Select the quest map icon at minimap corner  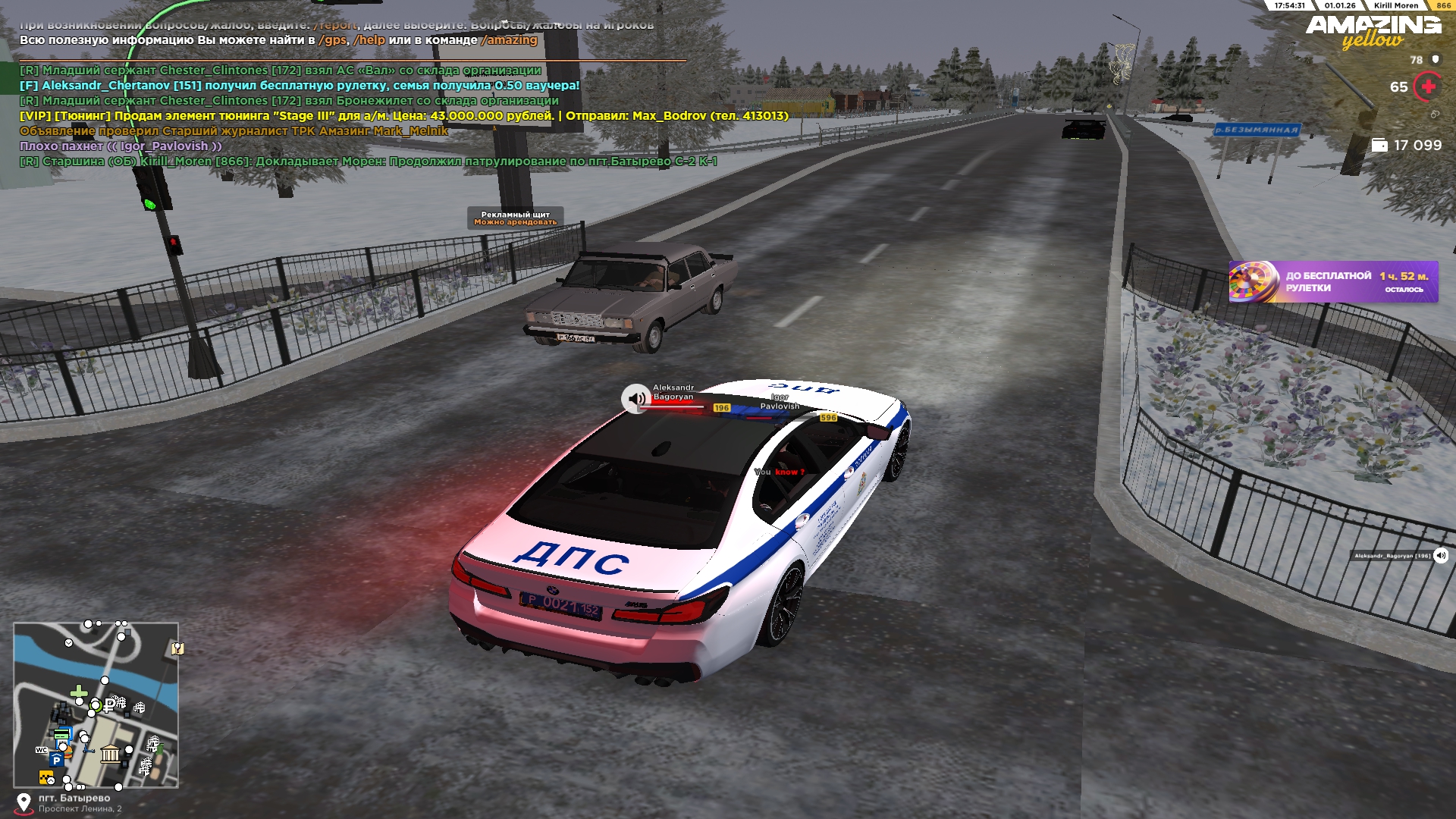177,648
